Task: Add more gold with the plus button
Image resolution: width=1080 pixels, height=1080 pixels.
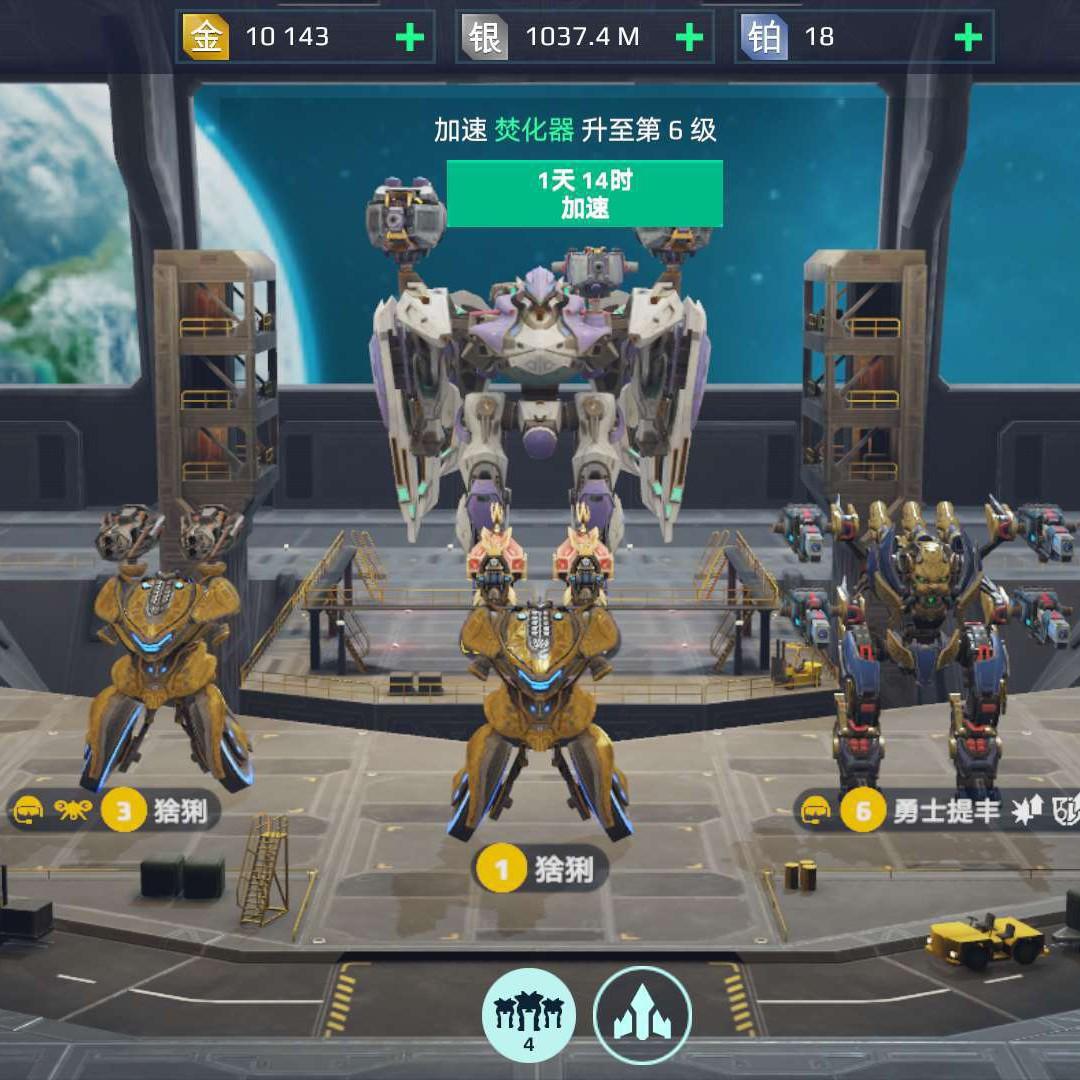Action: click(409, 38)
